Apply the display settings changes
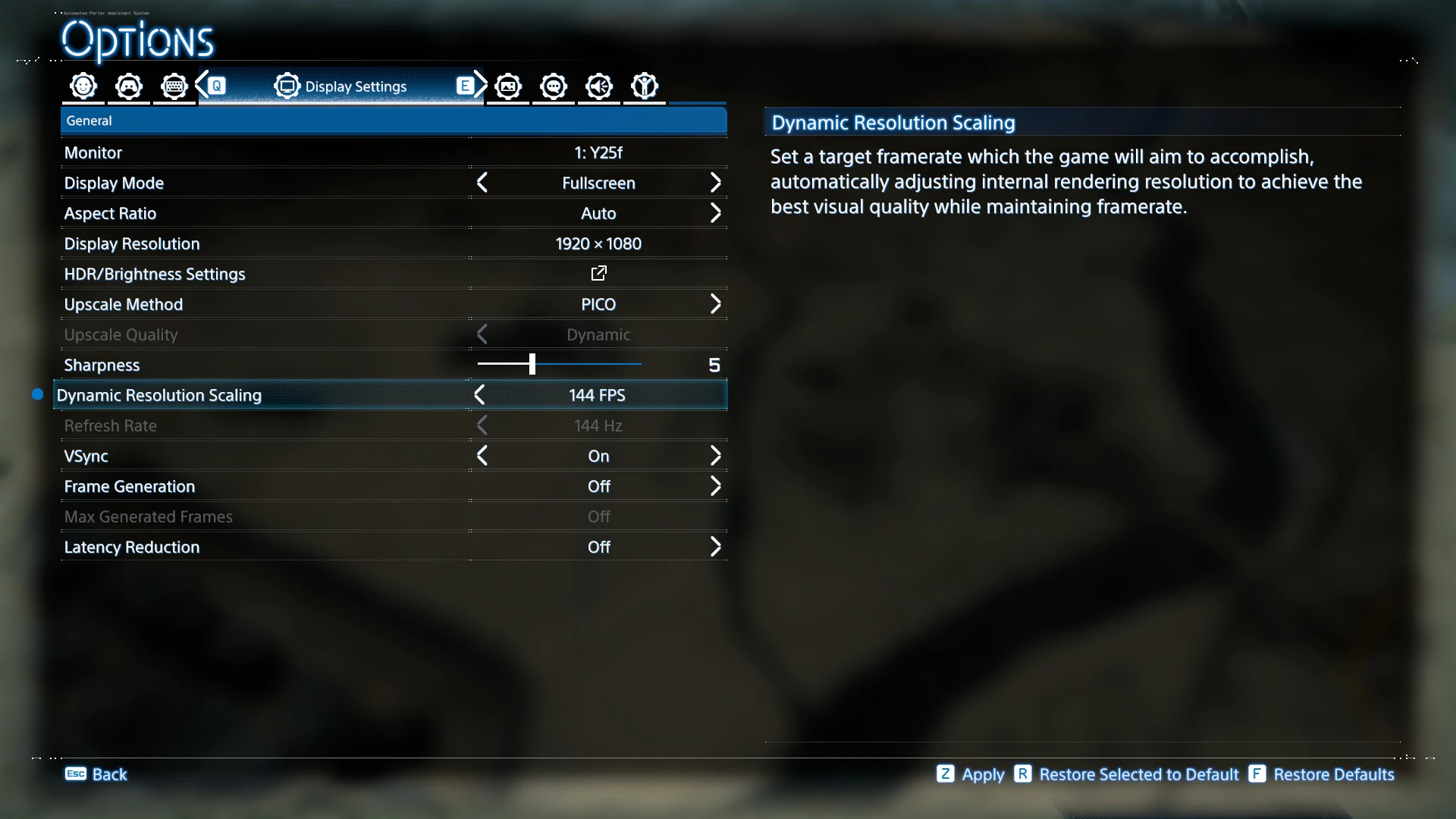 pyautogui.click(x=971, y=774)
